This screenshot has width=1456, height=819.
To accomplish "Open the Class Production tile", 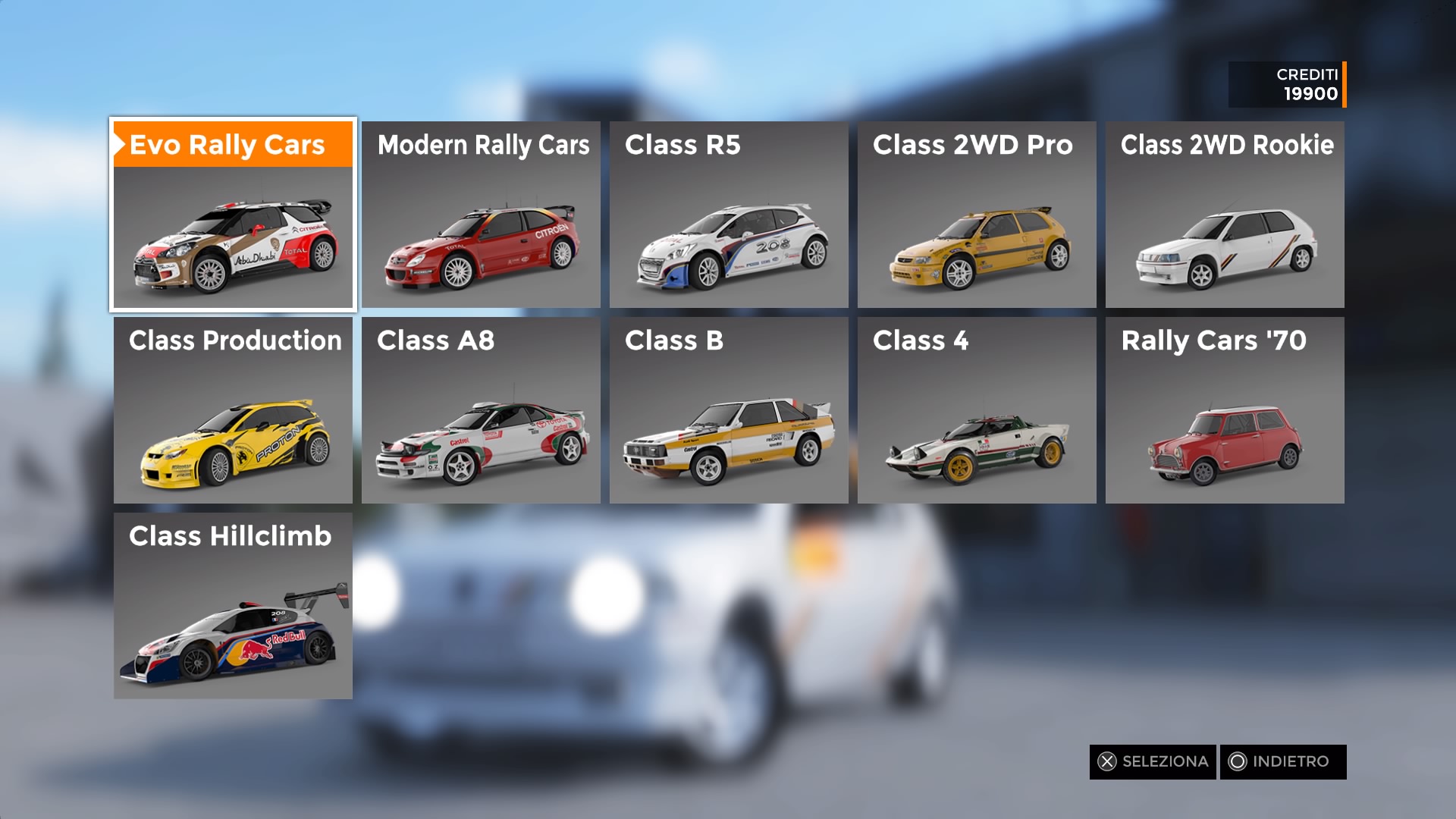I will pyautogui.click(x=233, y=410).
